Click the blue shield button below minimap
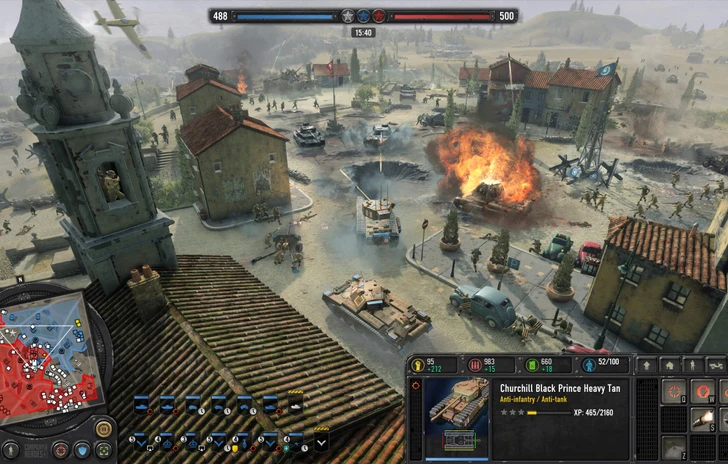The width and height of the screenshot is (728, 464). pos(83,450)
